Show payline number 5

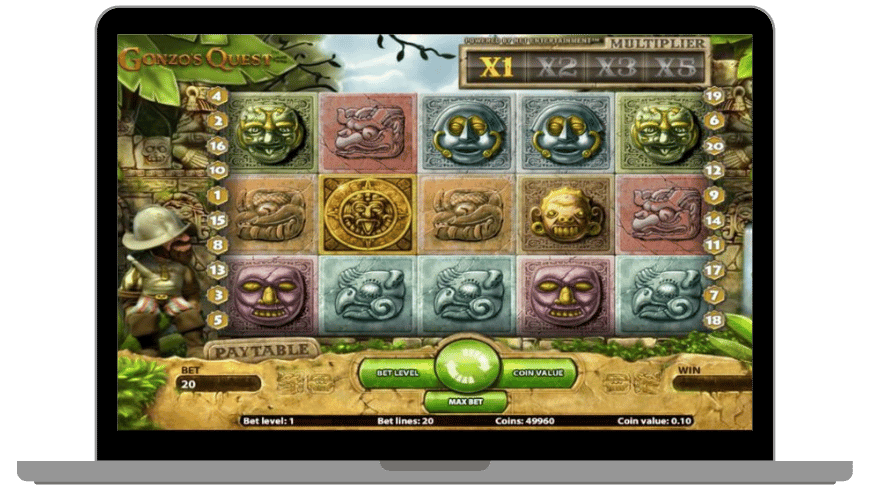tap(217, 320)
